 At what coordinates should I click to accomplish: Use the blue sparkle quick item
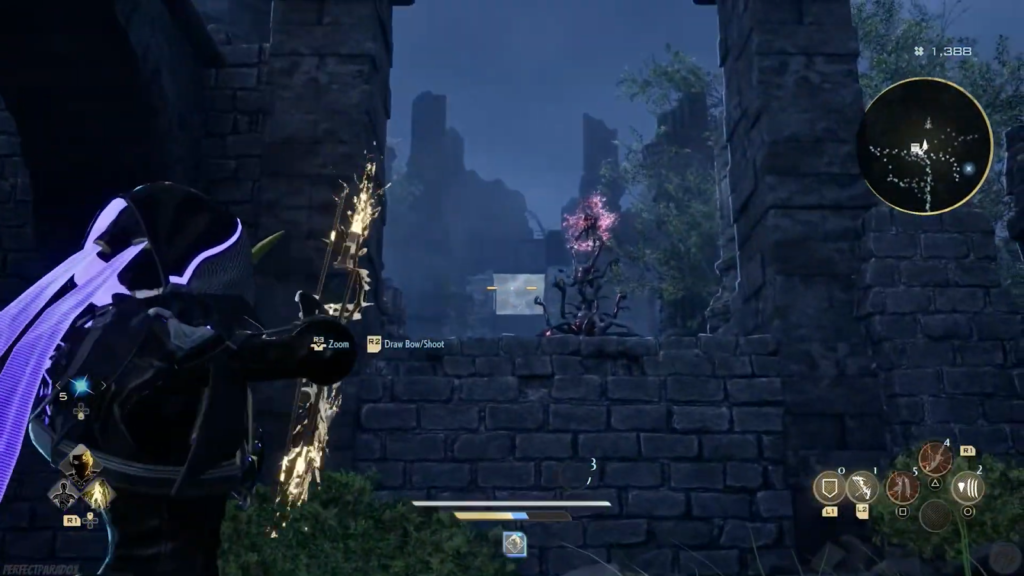click(x=79, y=387)
